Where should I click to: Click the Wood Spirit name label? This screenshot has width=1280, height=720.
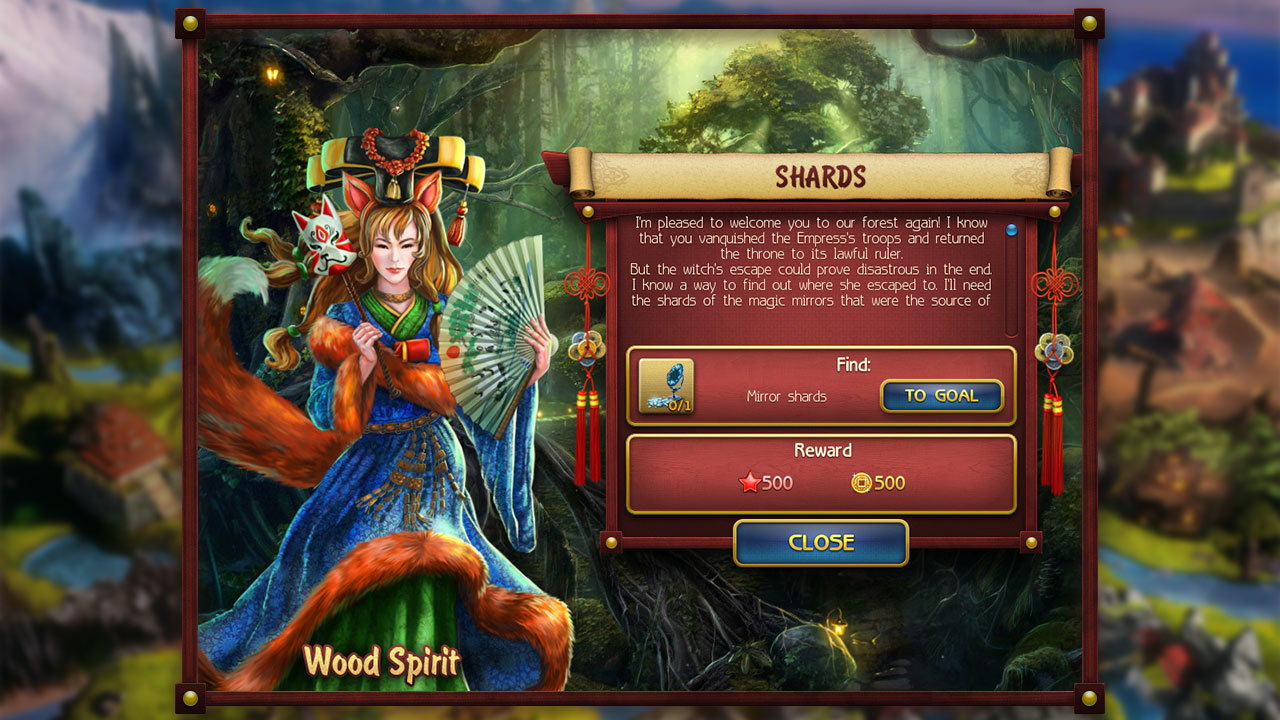click(382, 662)
